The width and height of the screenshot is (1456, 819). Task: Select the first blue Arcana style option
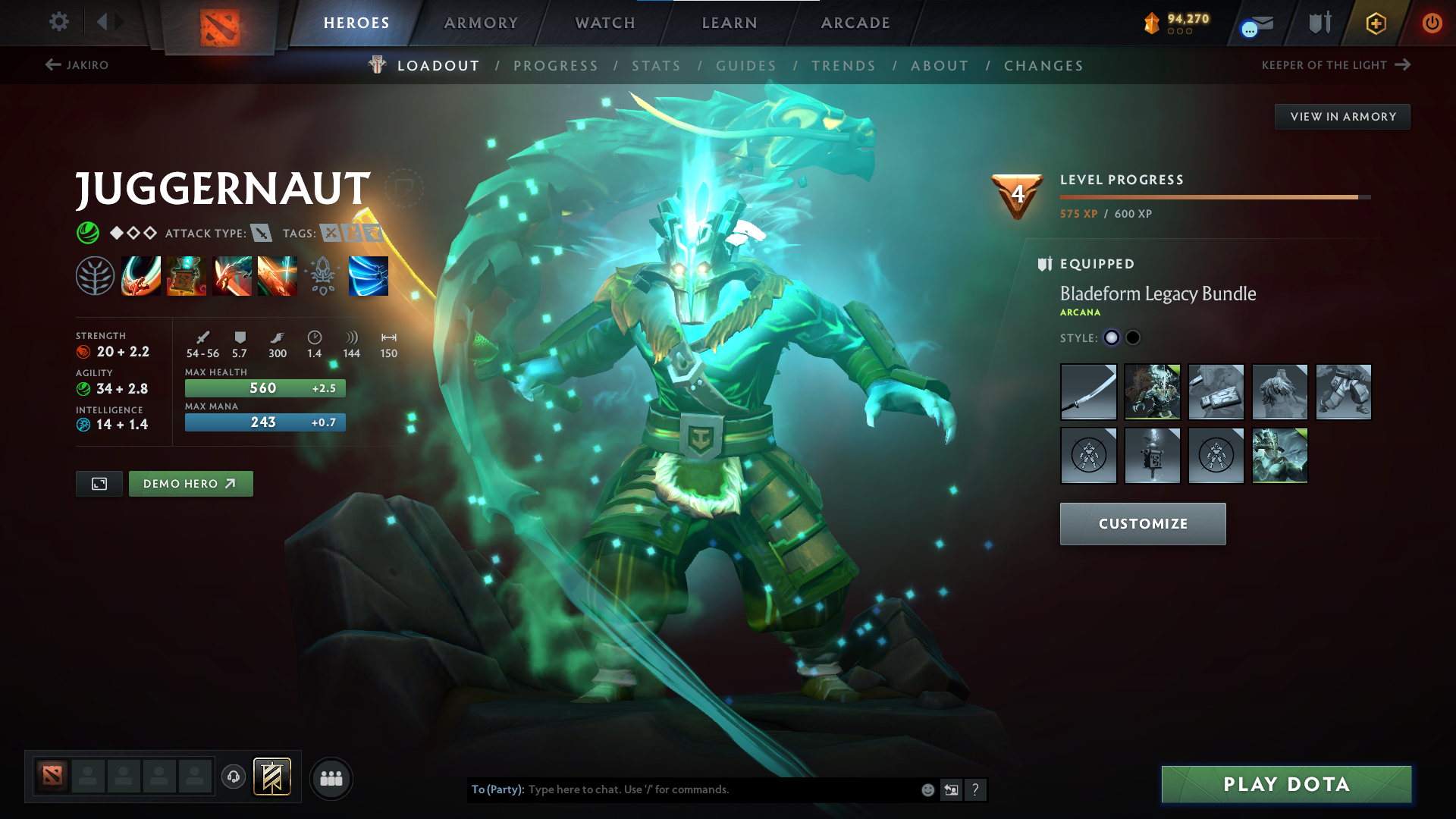pos(1112,338)
